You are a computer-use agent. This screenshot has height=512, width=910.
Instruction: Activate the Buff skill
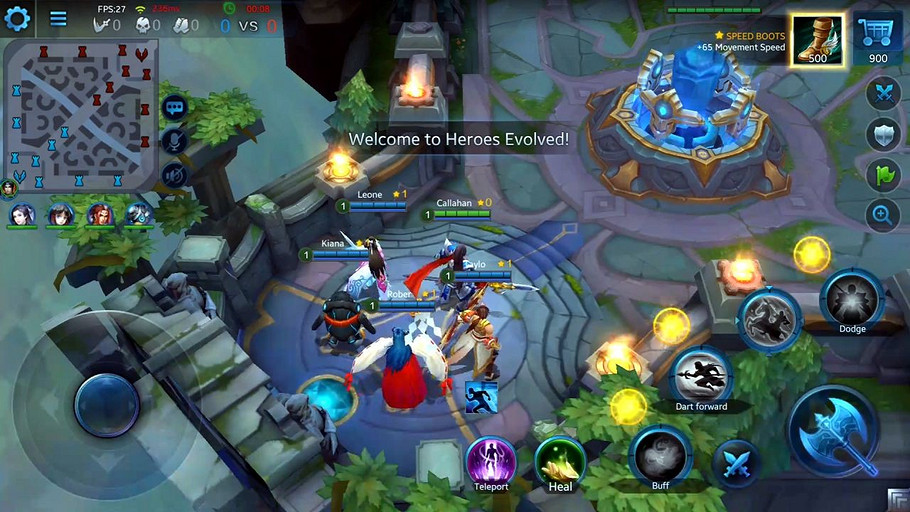coord(660,456)
